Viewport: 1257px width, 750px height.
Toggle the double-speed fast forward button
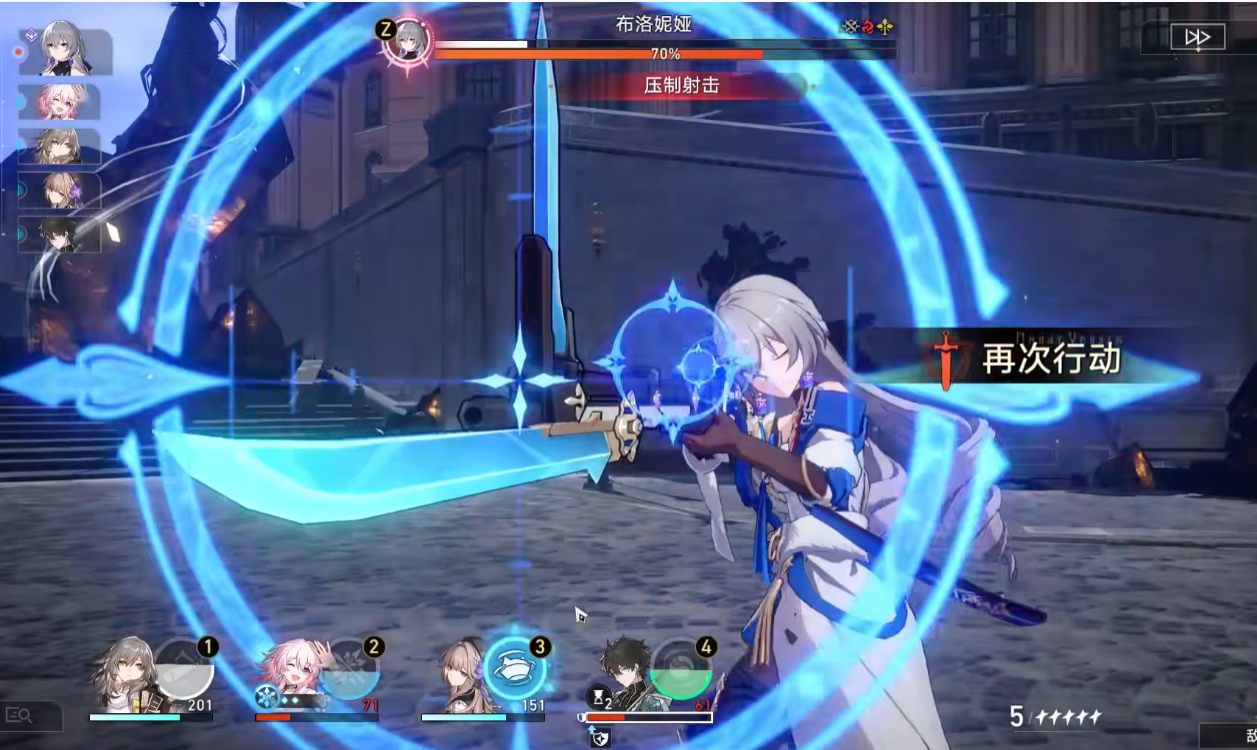tap(1197, 37)
